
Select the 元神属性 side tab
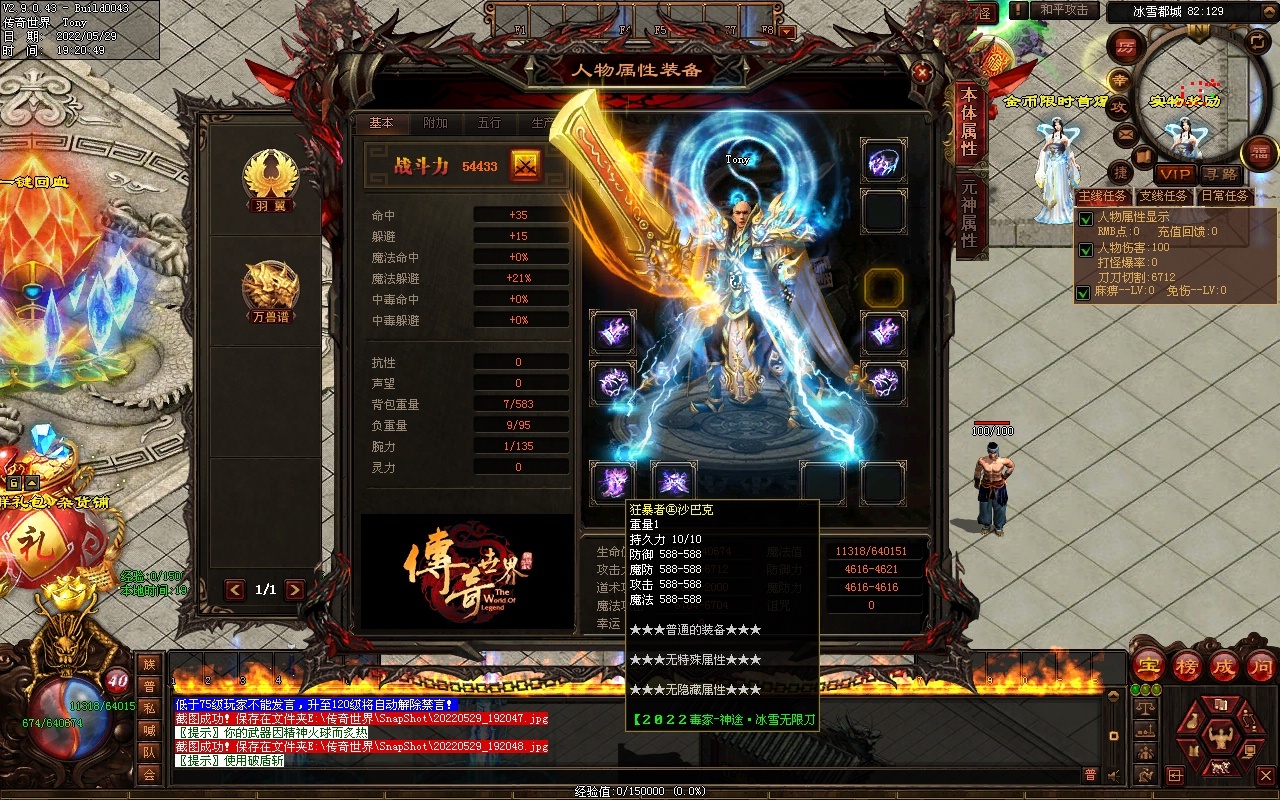[x=968, y=214]
